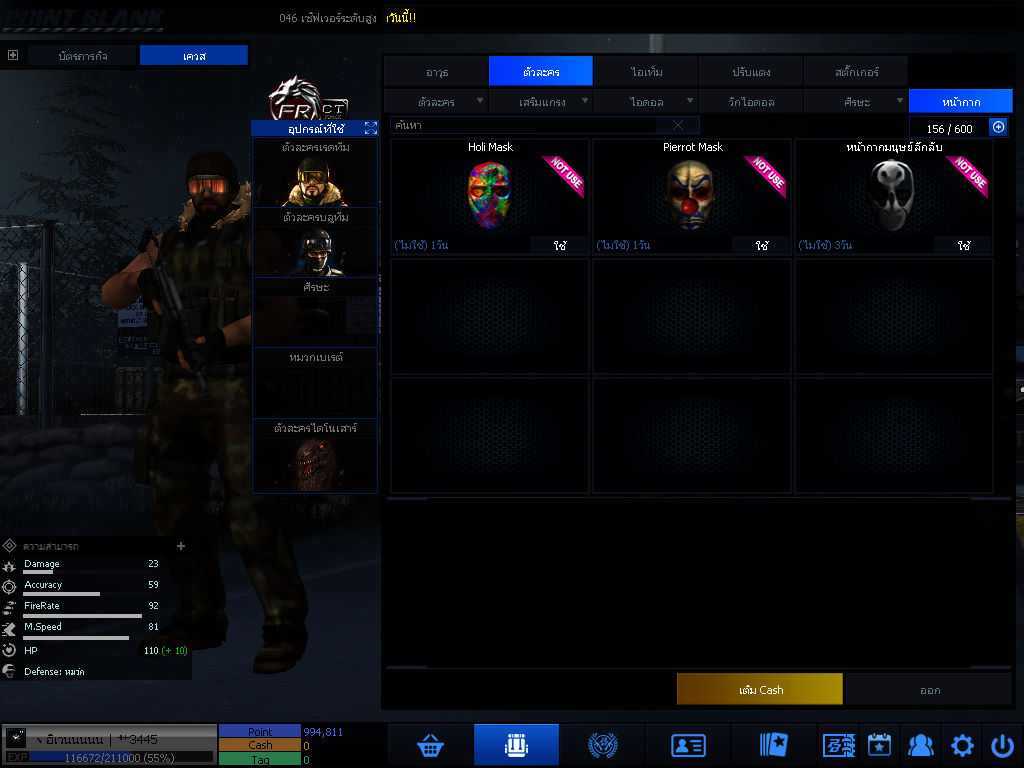Image resolution: width=1024 pixels, height=768 pixels.
Task: Equip the Pierrot Mask via its ใช้ button
Action: (x=762, y=245)
